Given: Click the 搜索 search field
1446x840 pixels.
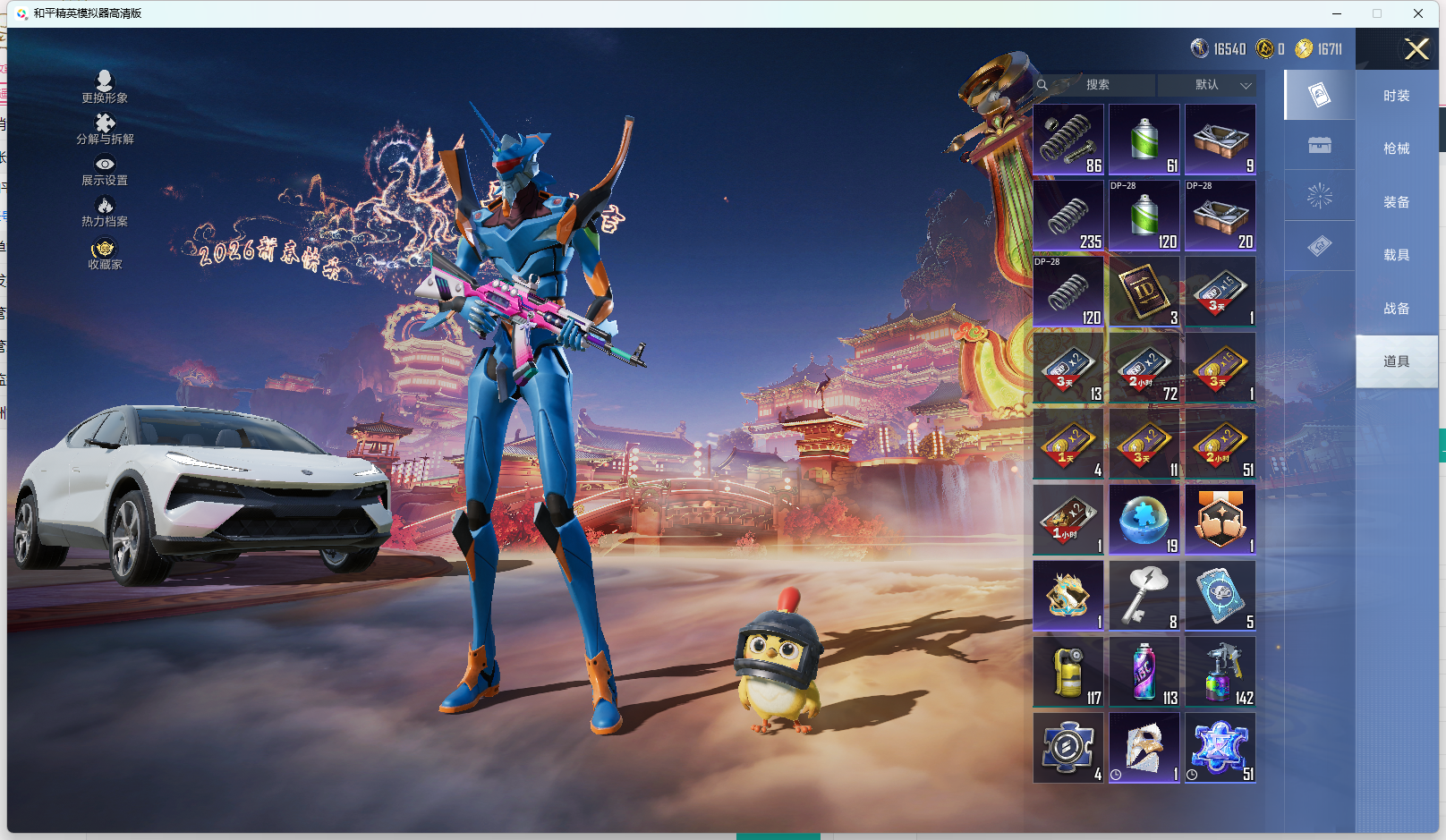Looking at the screenshot, I should [x=1098, y=85].
